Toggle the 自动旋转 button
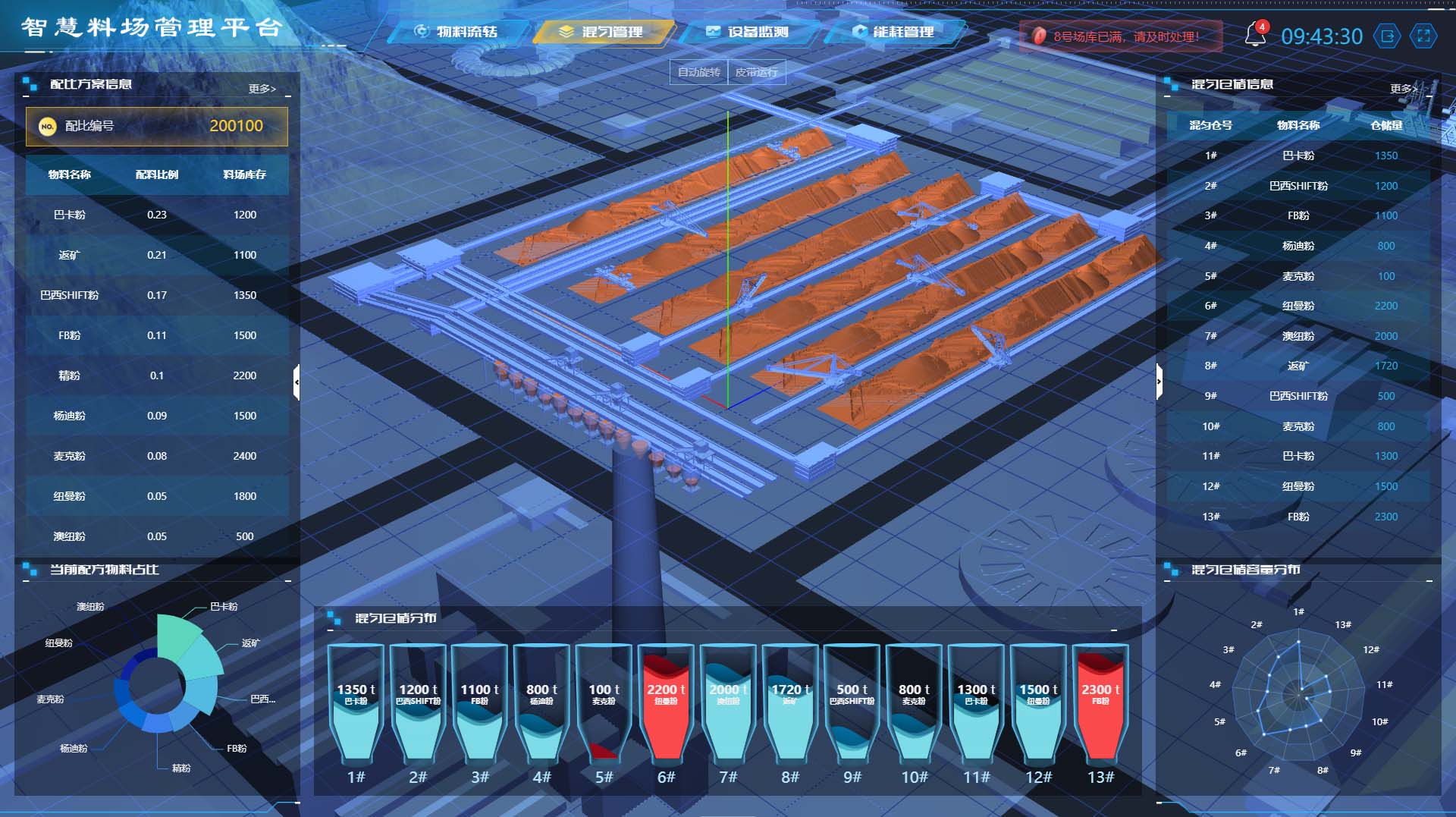 tap(698, 72)
